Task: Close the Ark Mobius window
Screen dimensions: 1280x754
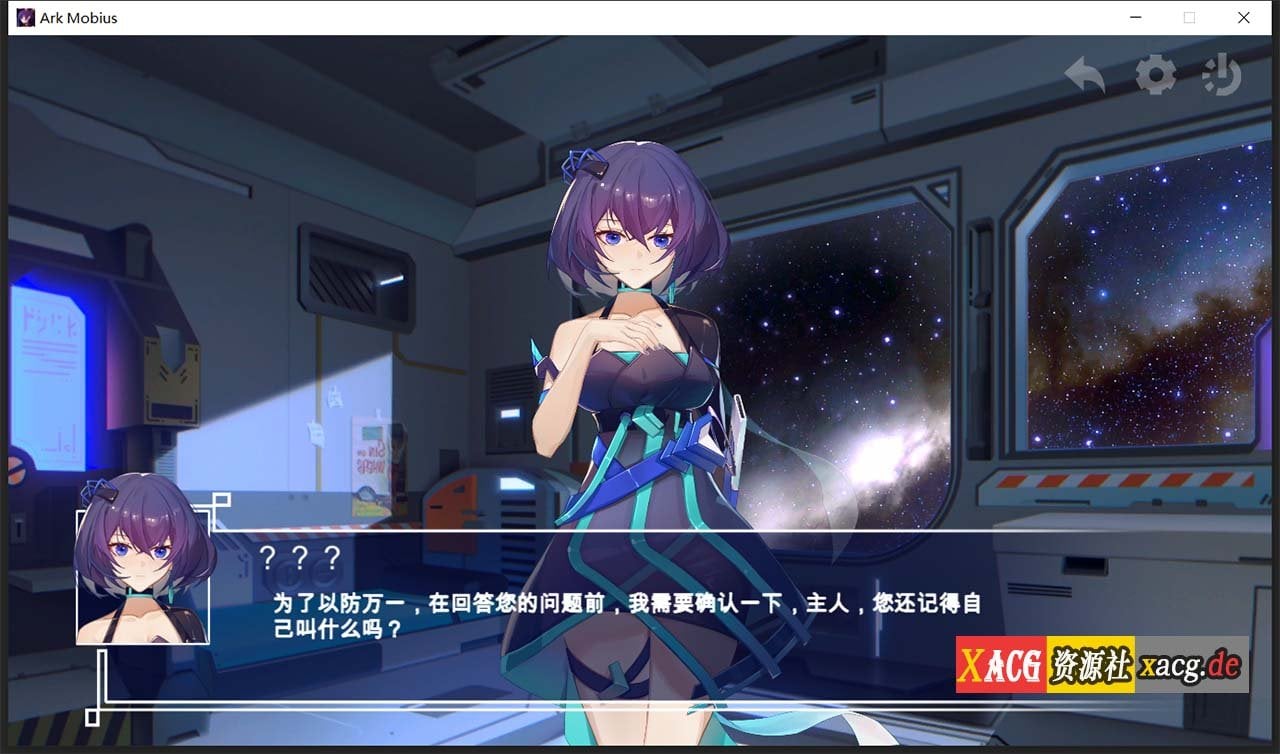Action: [x=1243, y=17]
